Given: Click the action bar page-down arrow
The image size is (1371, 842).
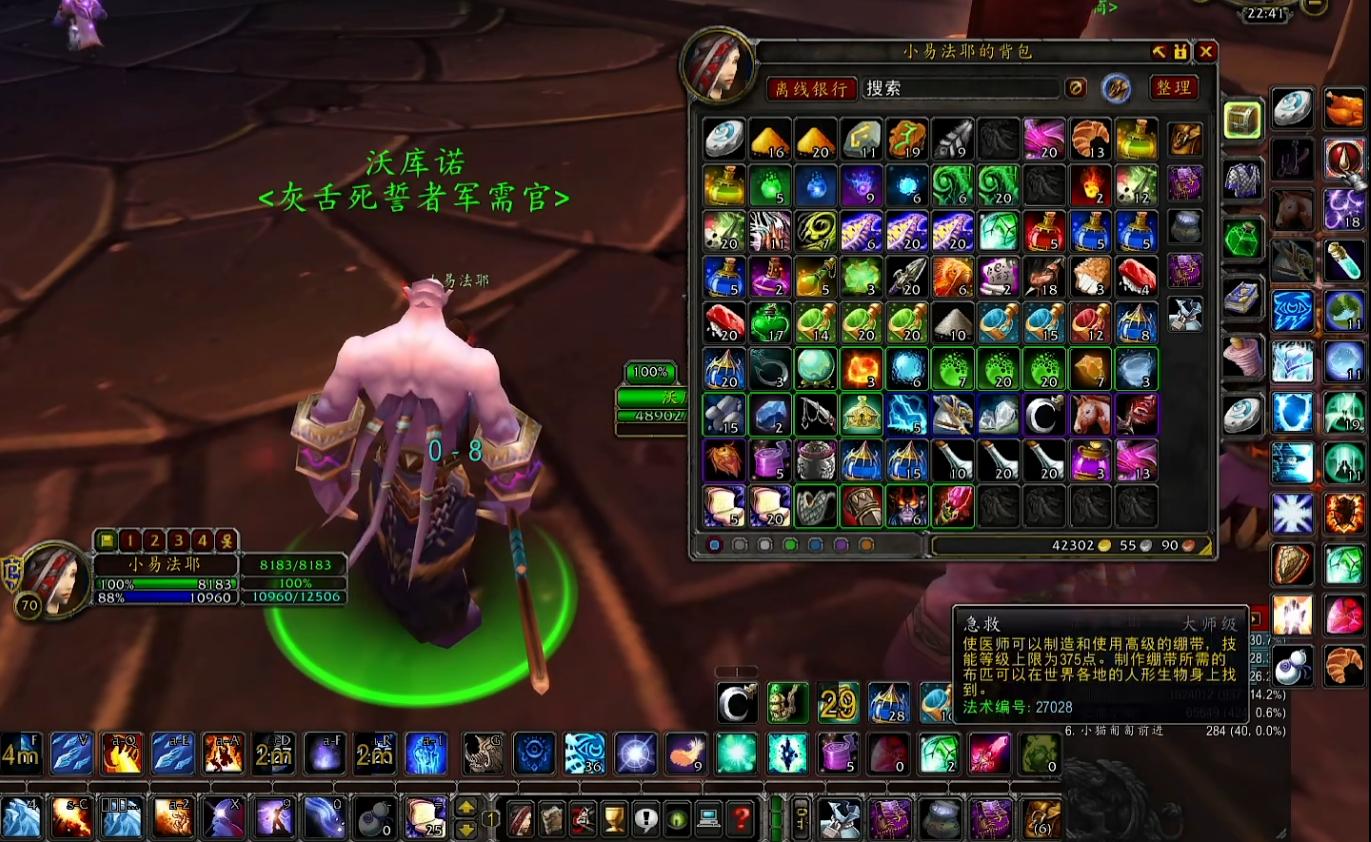Looking at the screenshot, I should [x=465, y=828].
